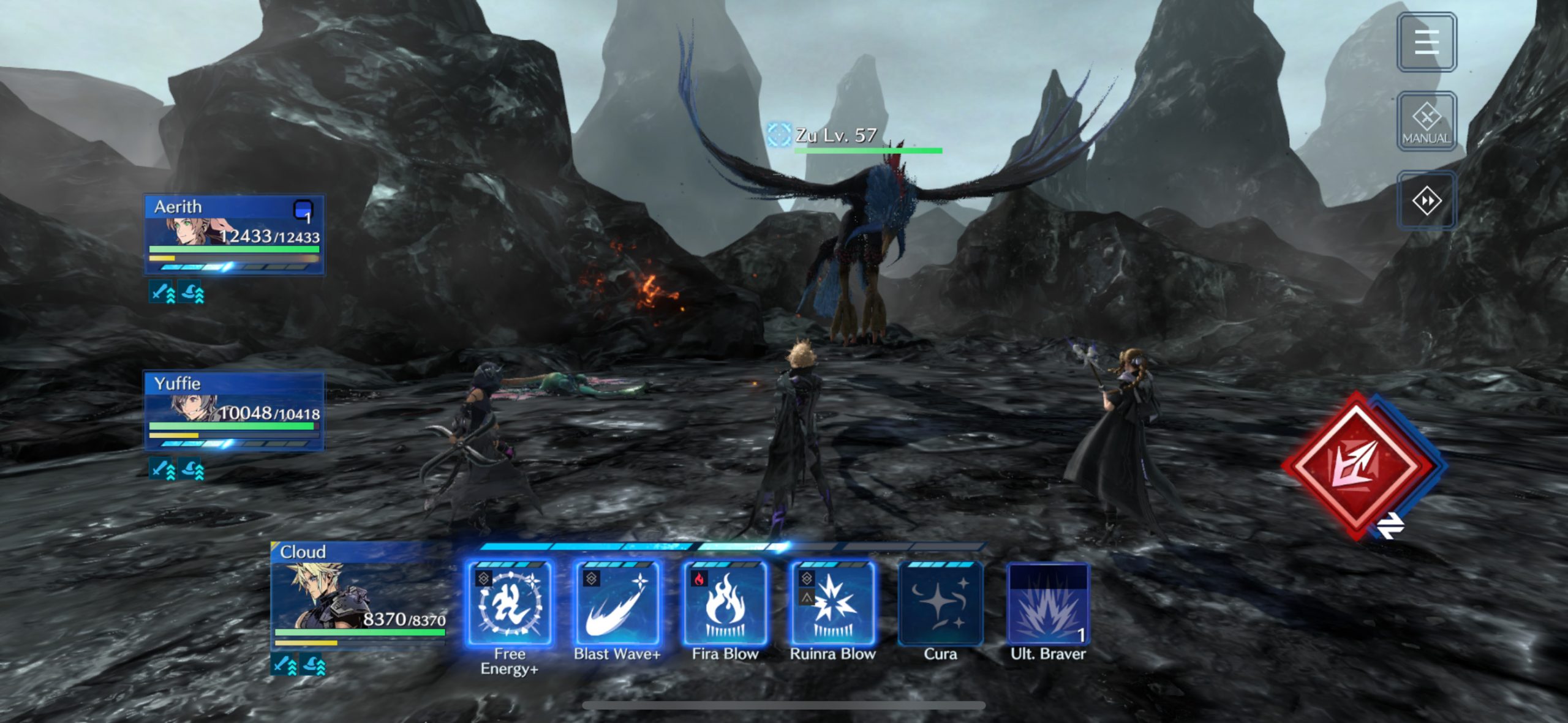Target the Zu Lv. 57 enemy marker
Viewport: 1568px width, 723px height.
tap(779, 135)
